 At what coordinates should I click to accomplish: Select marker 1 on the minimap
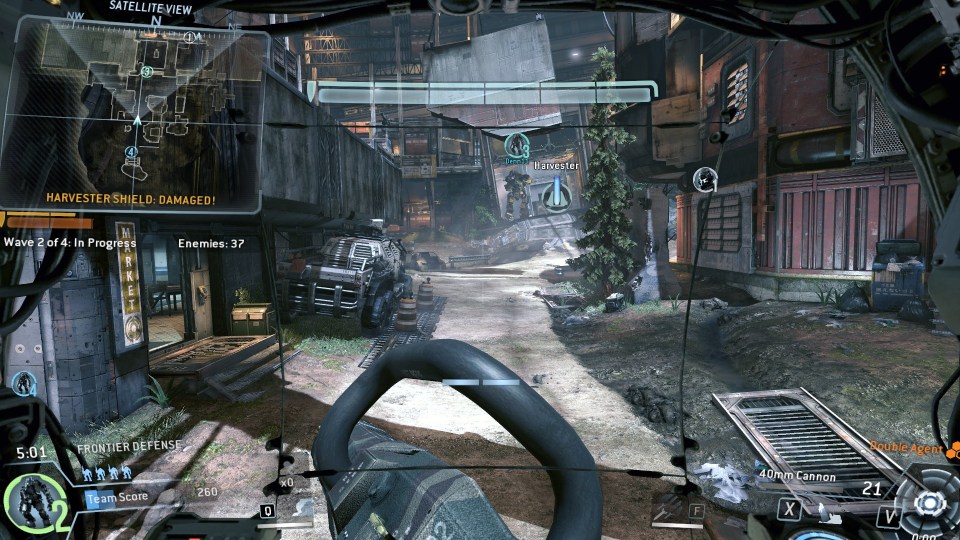(189, 38)
